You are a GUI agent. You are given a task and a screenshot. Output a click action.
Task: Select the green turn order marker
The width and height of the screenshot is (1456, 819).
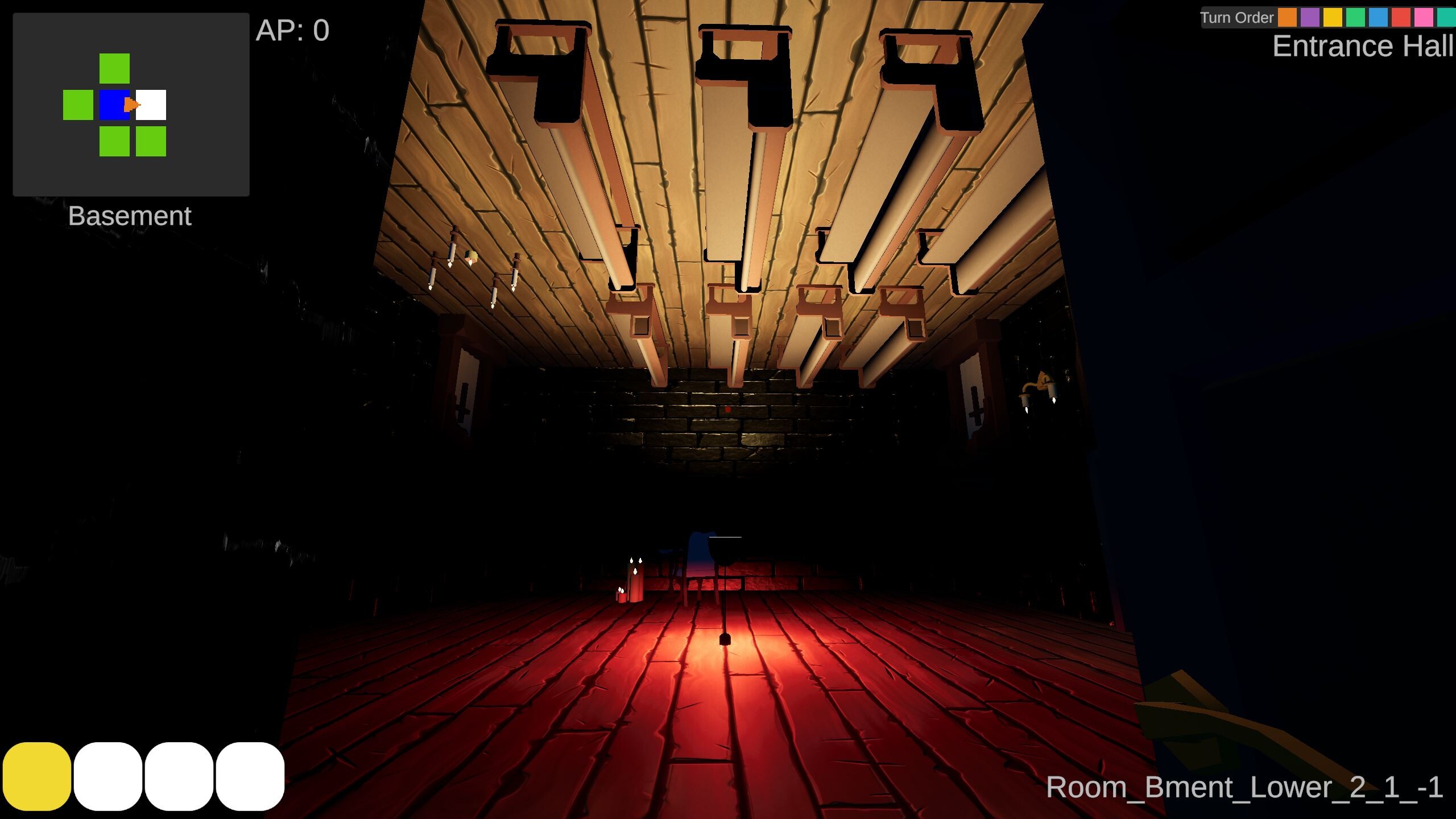click(1355, 17)
